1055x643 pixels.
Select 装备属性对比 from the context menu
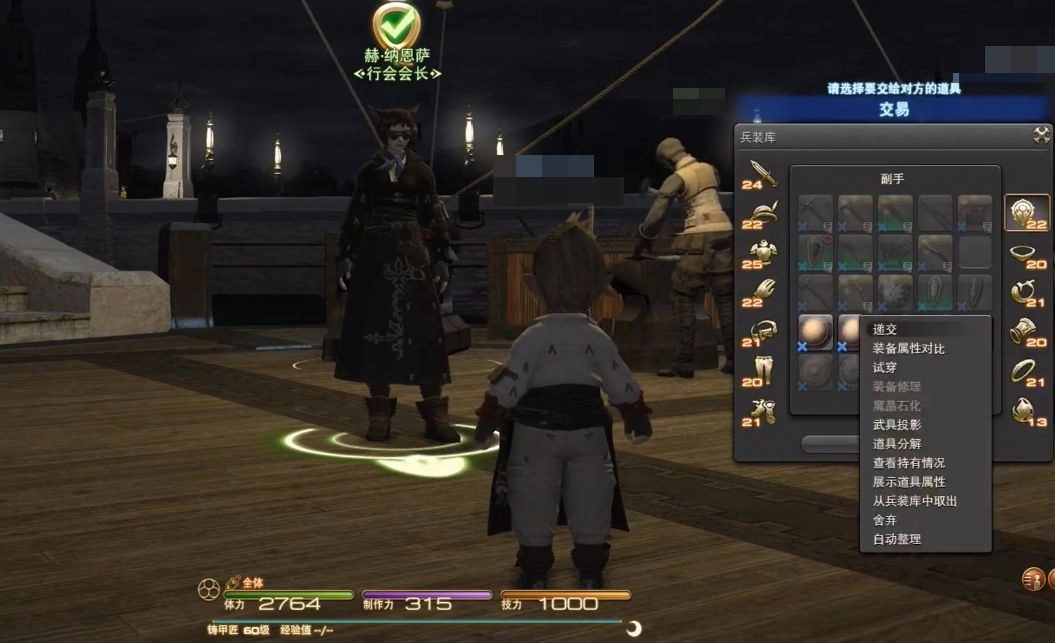click(x=908, y=348)
